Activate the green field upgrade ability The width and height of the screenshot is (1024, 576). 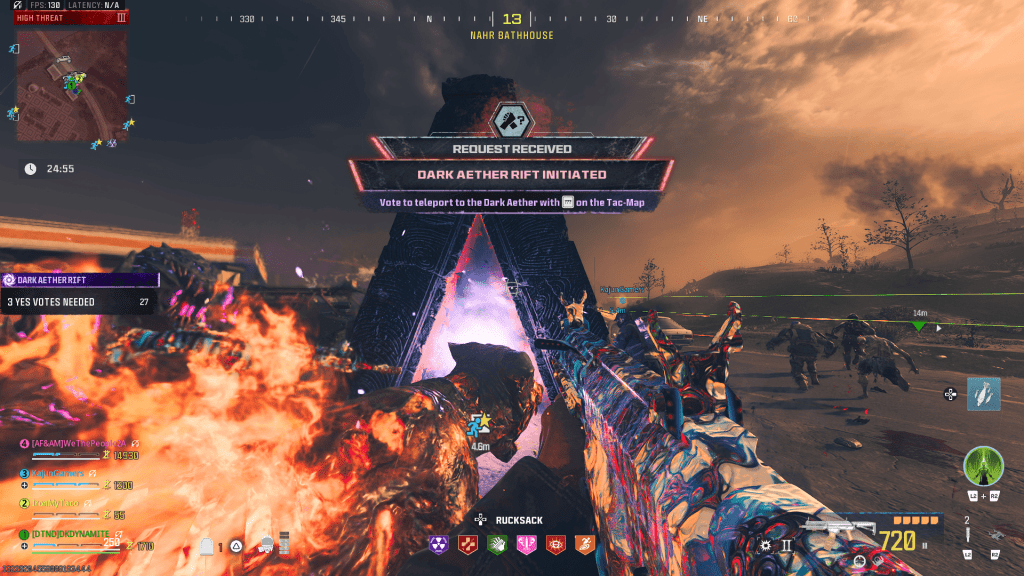pos(983,466)
